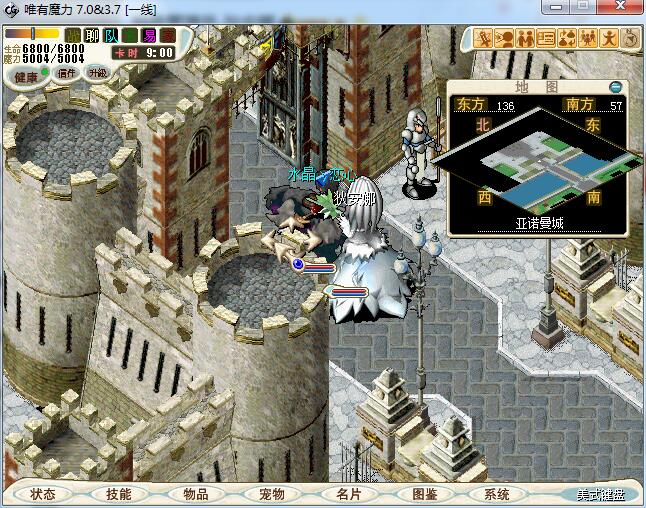The height and width of the screenshot is (508, 646).
Task: Open the 信件 mail button
Action: [x=67, y=73]
